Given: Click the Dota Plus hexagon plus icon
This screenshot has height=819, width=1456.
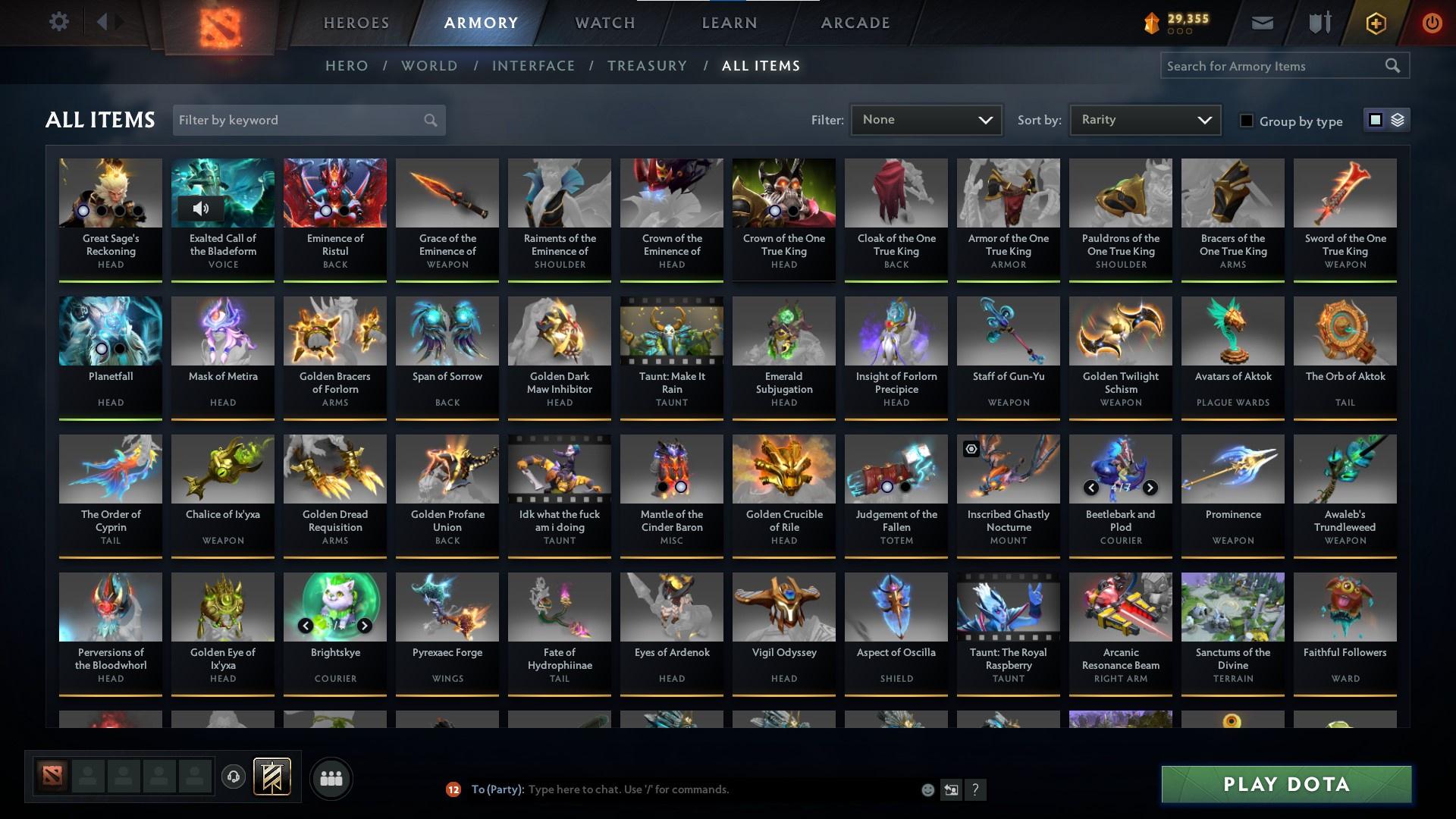Looking at the screenshot, I should pyautogui.click(x=1375, y=23).
